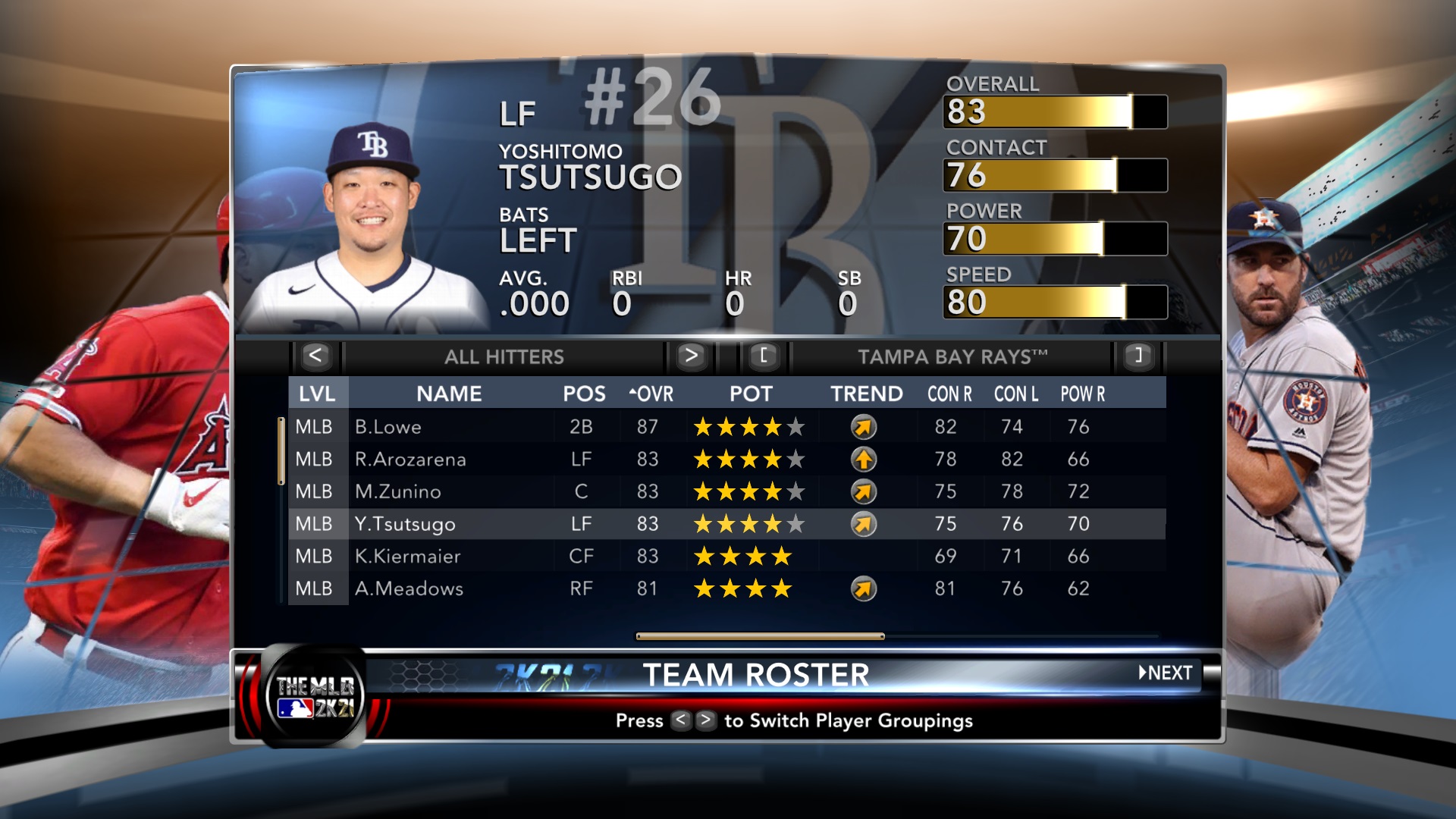Sort by POW R column header
Image resolution: width=1456 pixels, height=819 pixels.
[x=1082, y=394]
